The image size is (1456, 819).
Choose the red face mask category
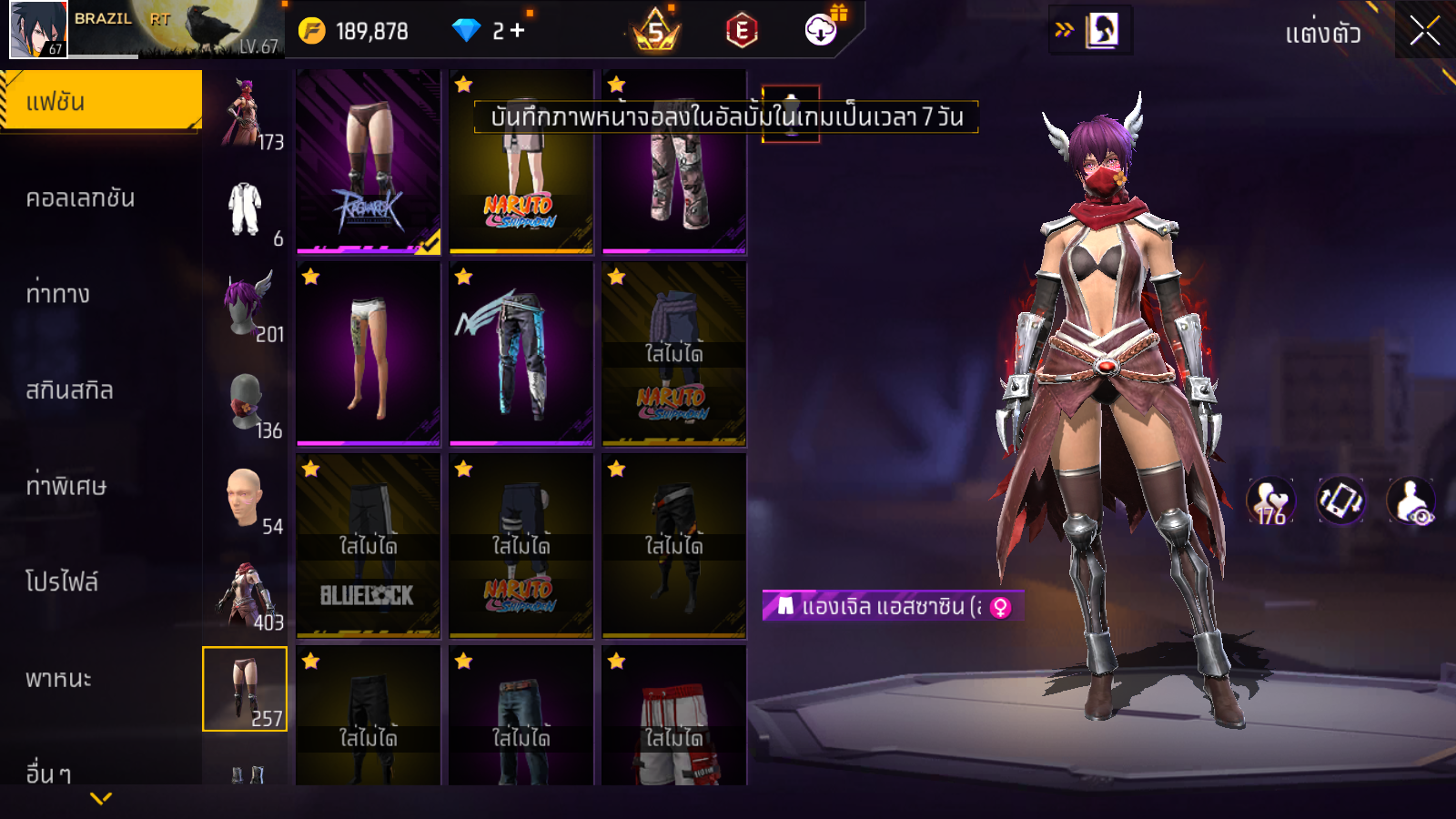246,402
